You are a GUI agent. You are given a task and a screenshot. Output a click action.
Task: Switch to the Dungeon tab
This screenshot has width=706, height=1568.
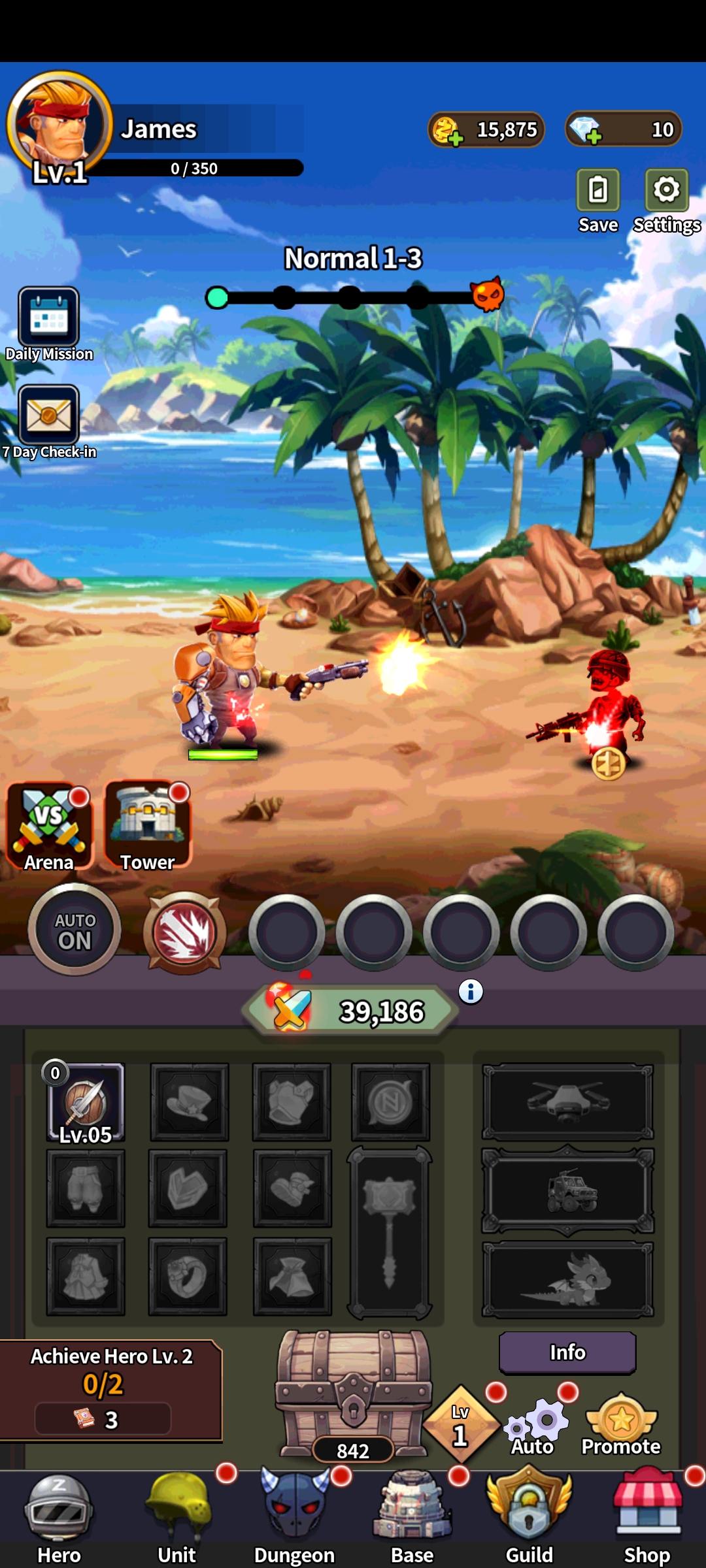295,1516
